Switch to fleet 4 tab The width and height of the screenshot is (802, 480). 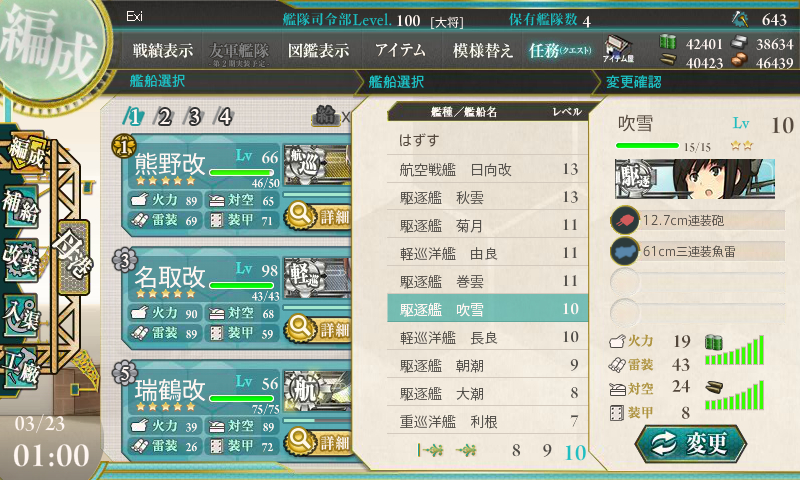(225, 116)
